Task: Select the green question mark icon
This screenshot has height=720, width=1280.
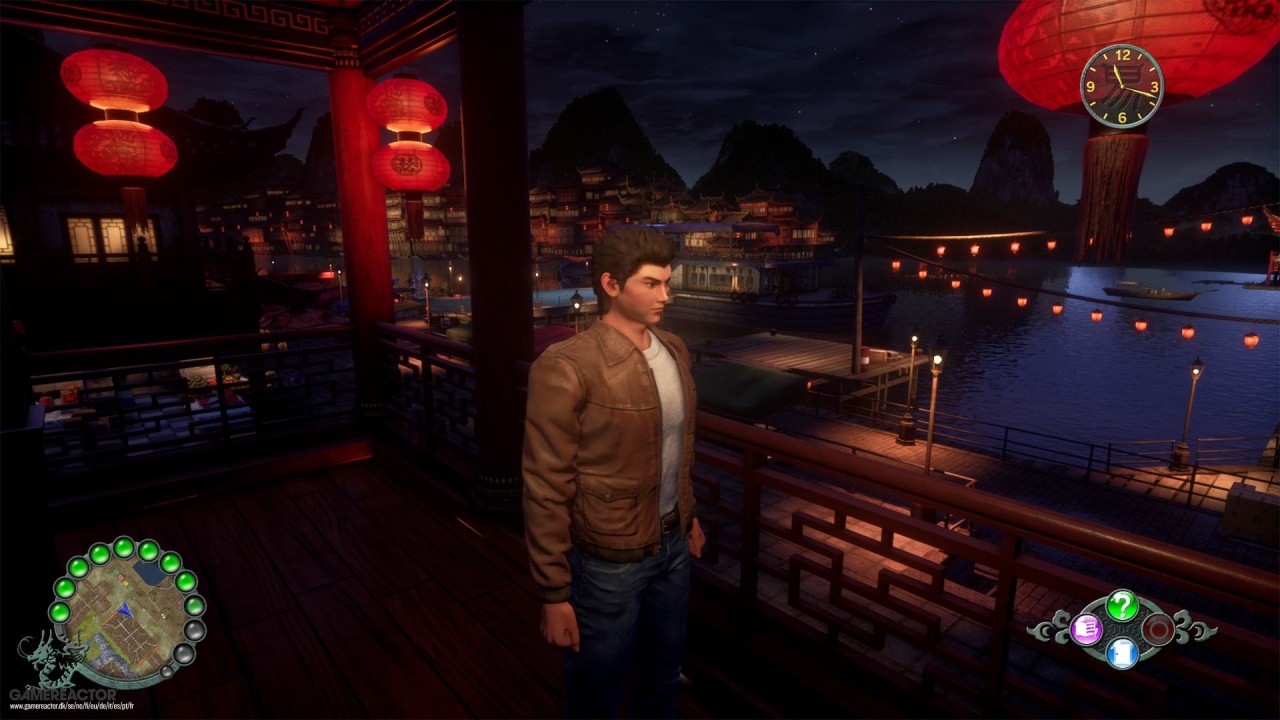Action: (x=1122, y=605)
